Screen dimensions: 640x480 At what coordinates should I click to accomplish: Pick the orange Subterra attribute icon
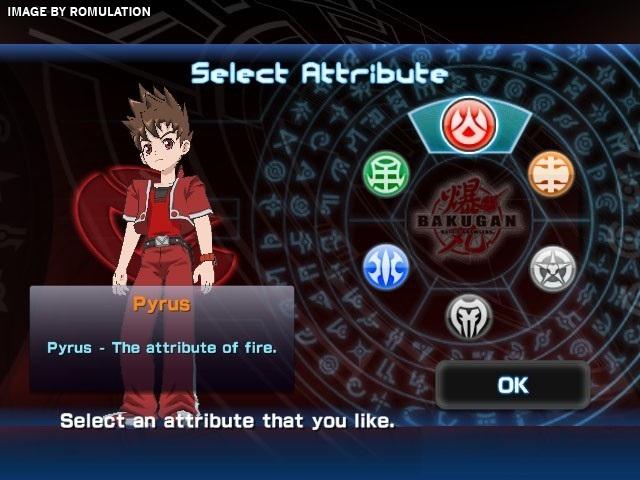coord(551,174)
